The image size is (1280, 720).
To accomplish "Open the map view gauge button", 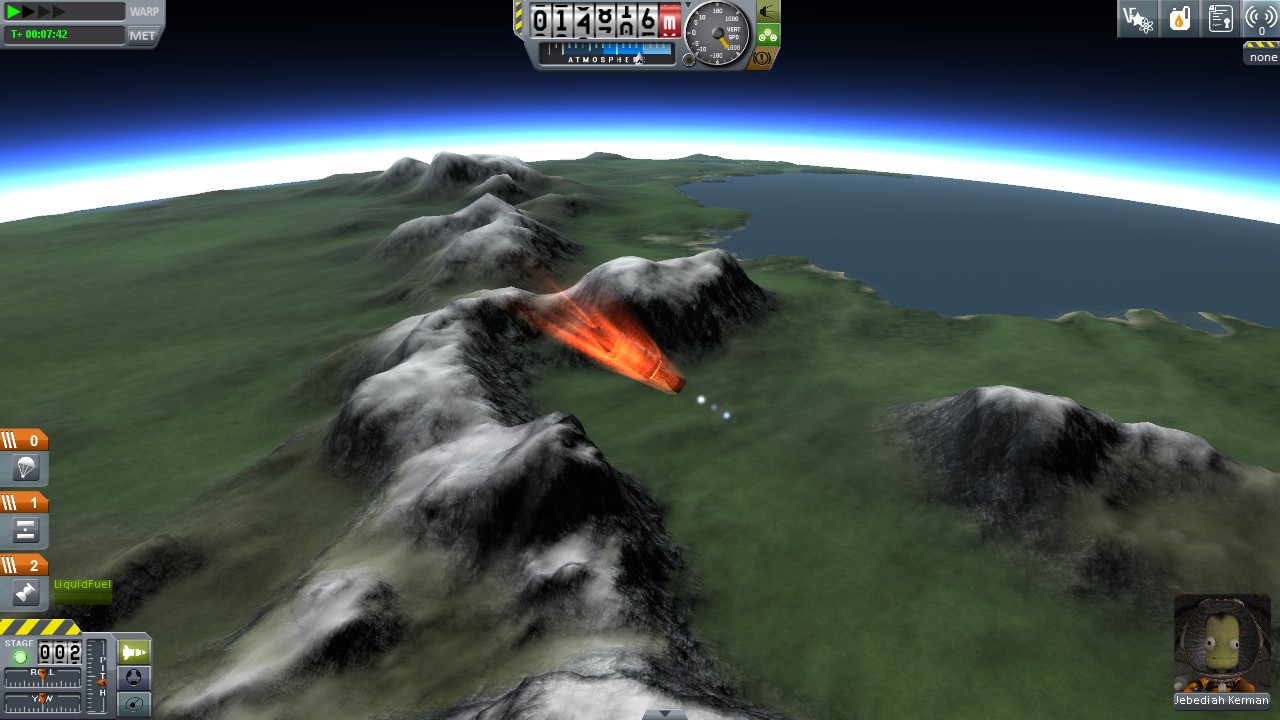I will pos(134,704).
